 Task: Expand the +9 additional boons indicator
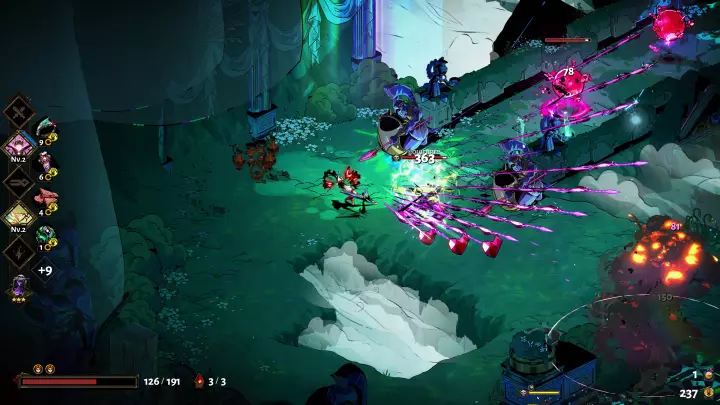[x=45, y=270]
